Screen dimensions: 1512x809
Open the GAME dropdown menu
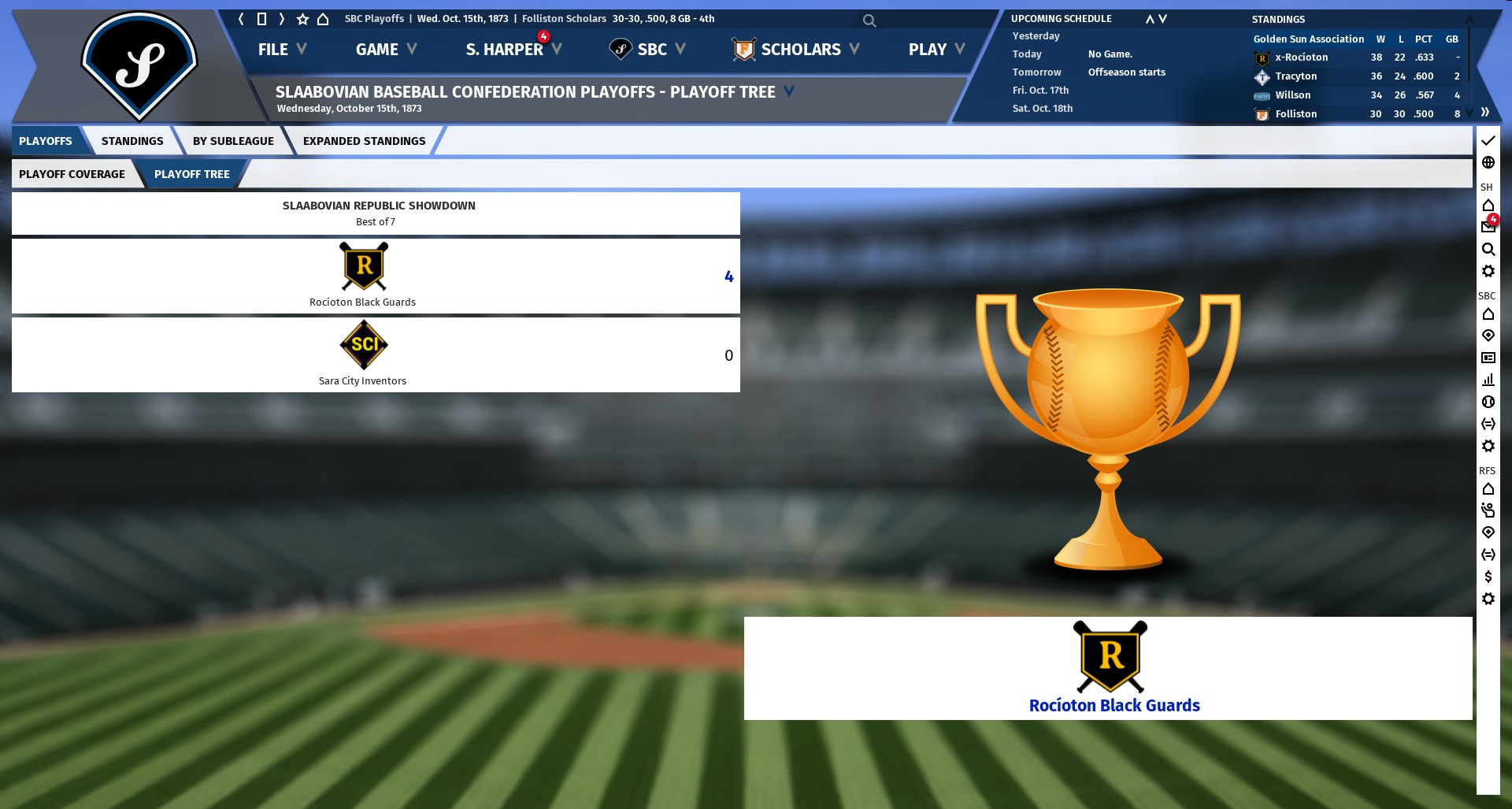pos(385,50)
